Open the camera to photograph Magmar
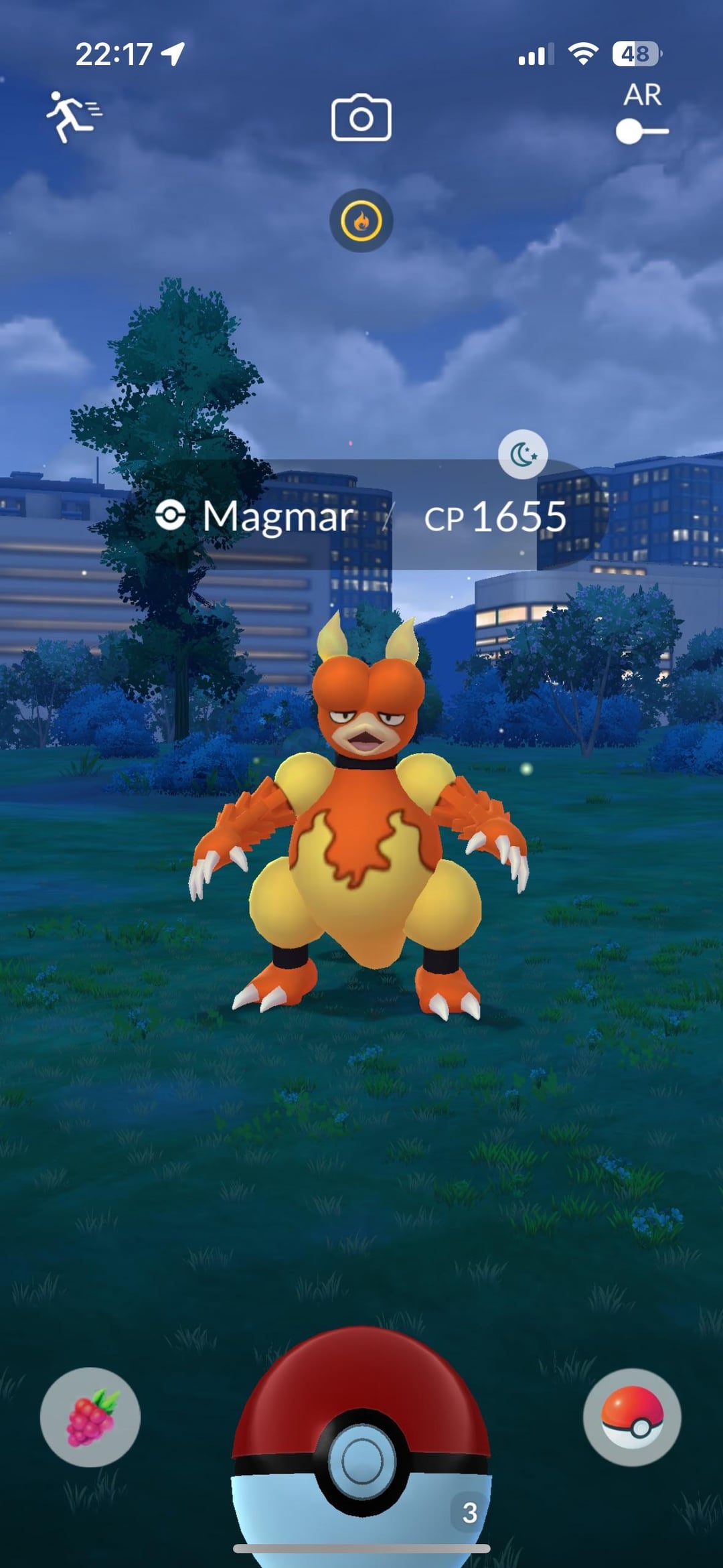The width and height of the screenshot is (723, 1568). point(361,118)
